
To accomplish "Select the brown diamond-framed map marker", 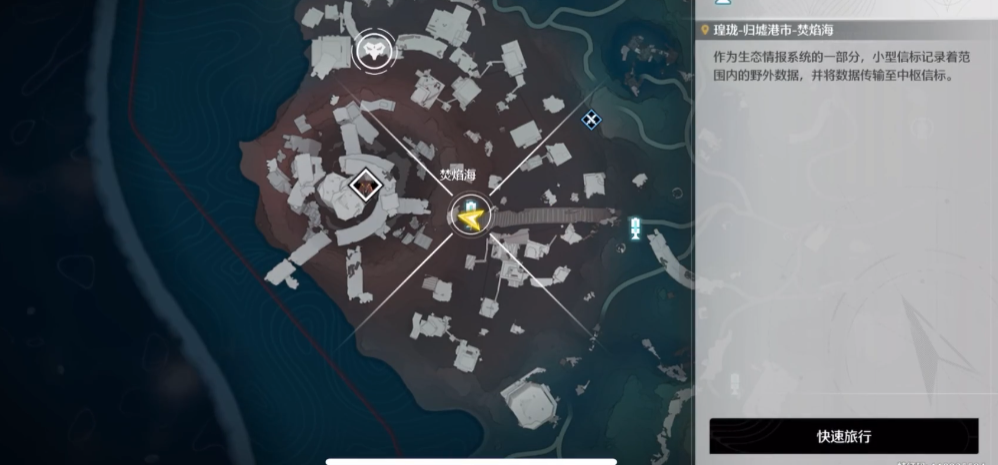I will (367, 185).
